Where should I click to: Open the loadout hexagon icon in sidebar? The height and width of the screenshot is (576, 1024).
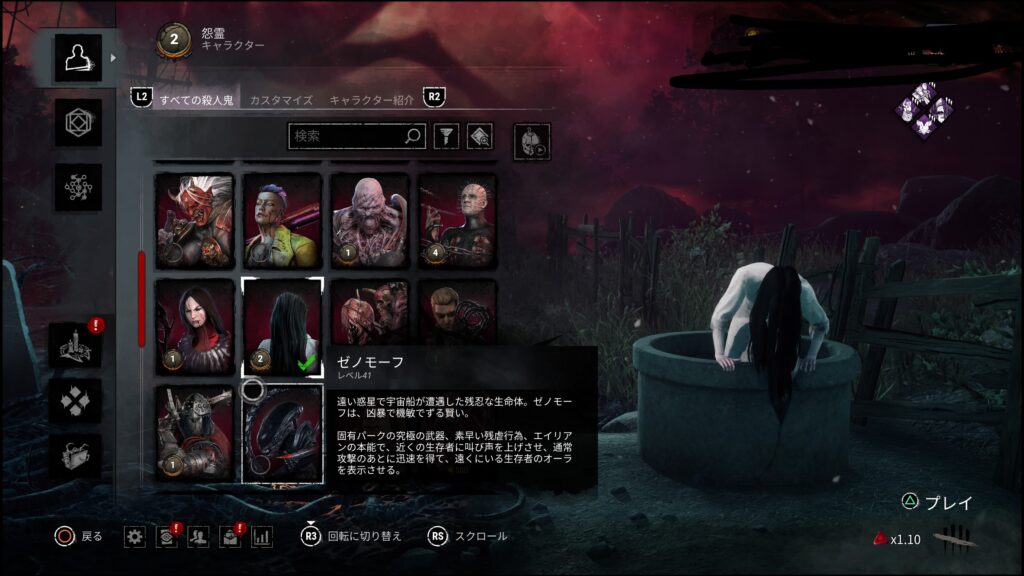77,123
